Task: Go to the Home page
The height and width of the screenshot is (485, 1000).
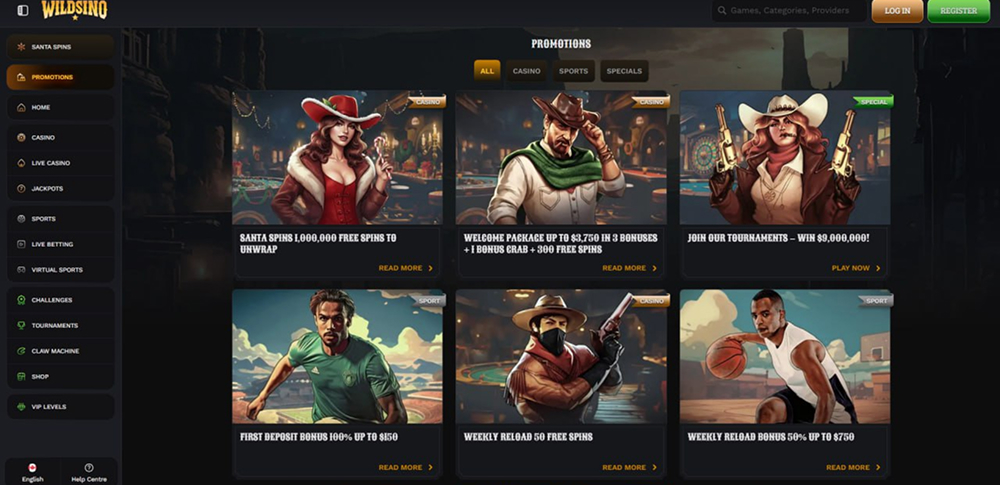Action: [x=59, y=107]
